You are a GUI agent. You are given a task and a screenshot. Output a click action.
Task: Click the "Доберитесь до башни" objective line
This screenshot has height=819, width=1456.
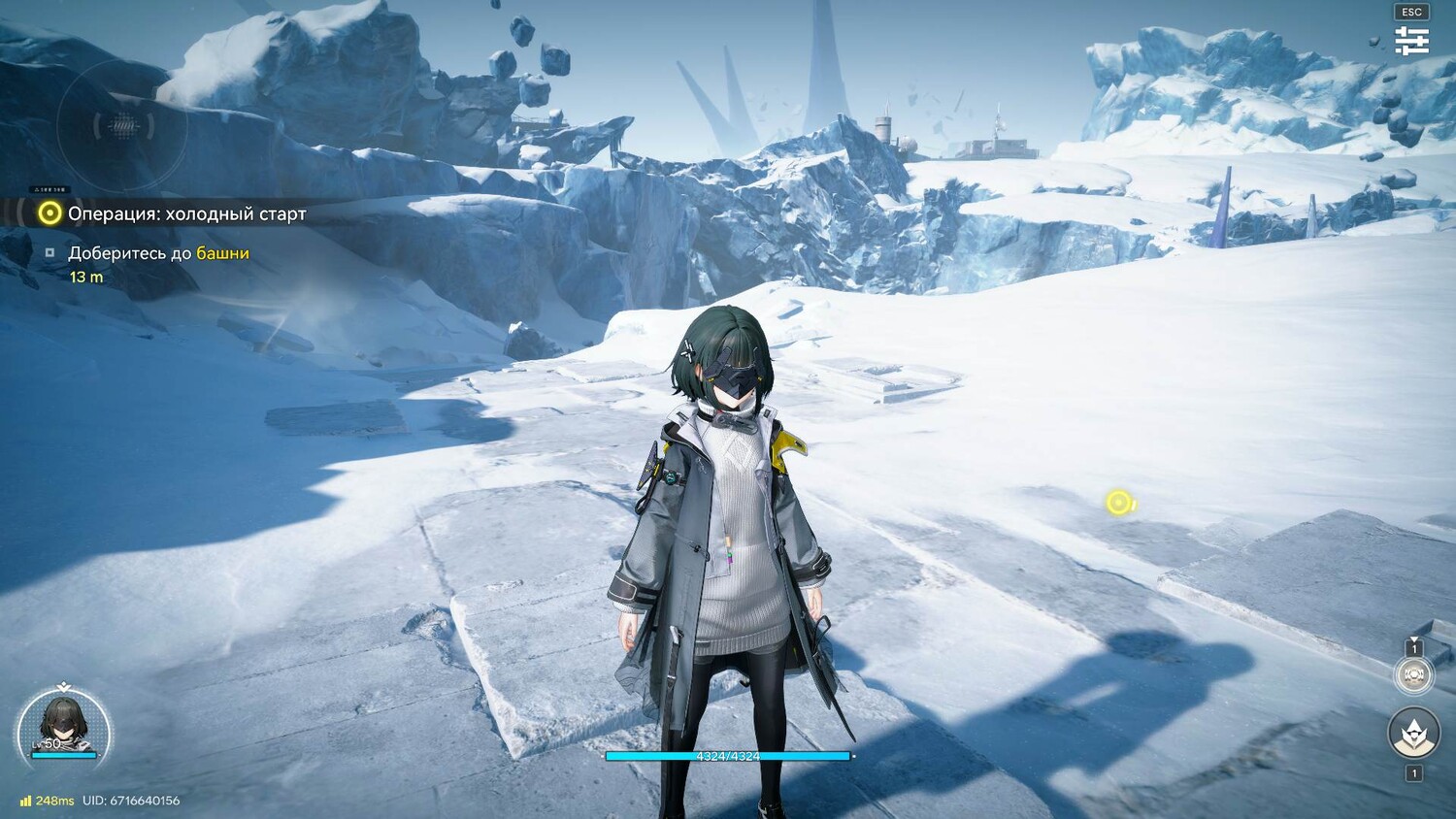tap(158, 253)
